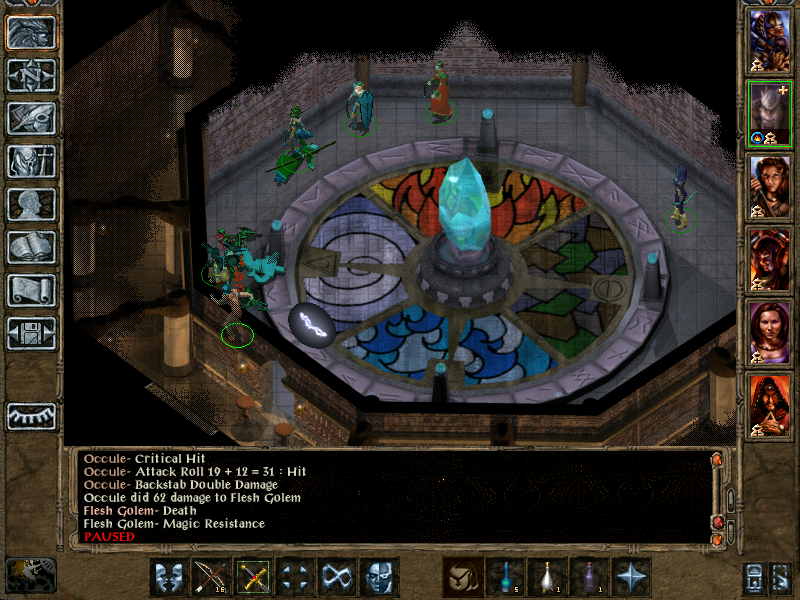Choose the red-hooded mage portrait
800x600 pixels.
(x=770, y=405)
